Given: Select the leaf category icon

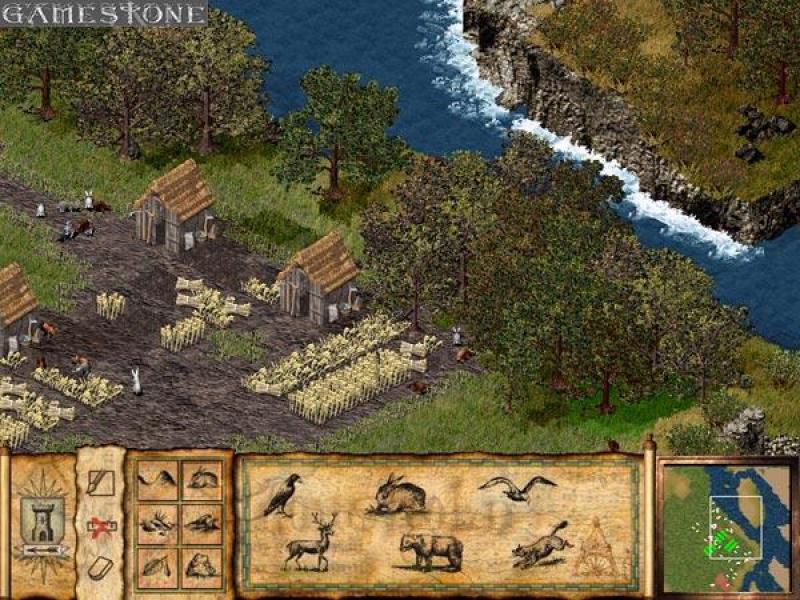Looking at the screenshot, I should pyautogui.click(x=156, y=565).
